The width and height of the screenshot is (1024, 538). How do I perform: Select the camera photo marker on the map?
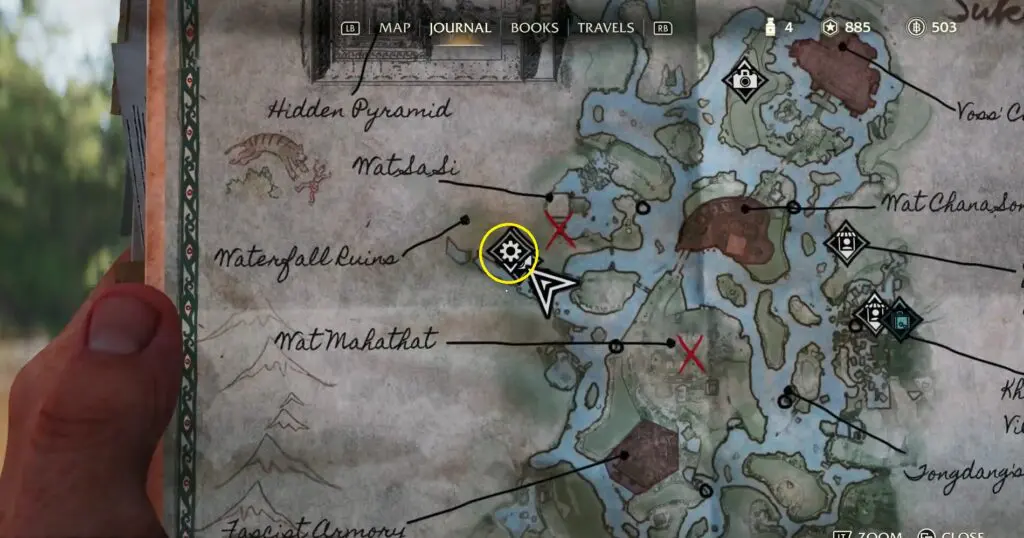[744, 79]
